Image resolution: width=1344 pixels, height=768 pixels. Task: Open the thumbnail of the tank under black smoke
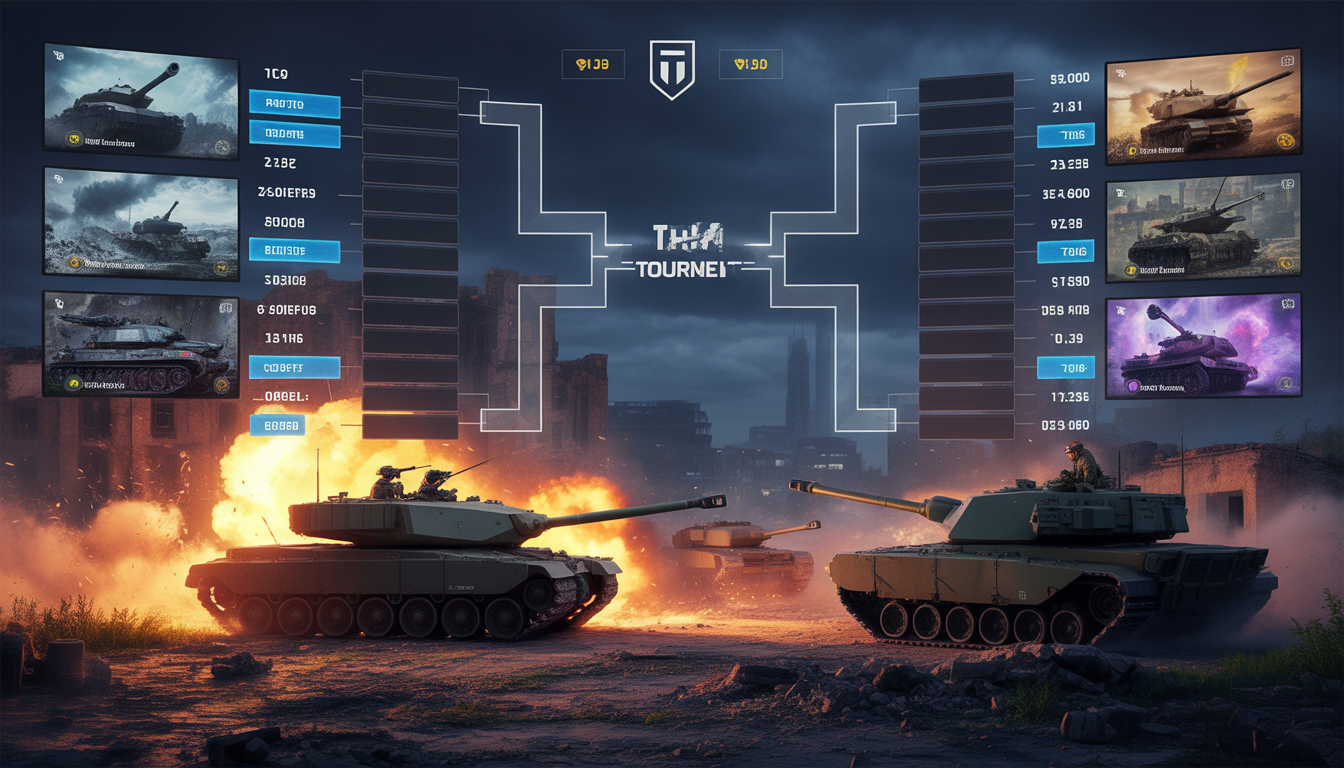pos(140,222)
